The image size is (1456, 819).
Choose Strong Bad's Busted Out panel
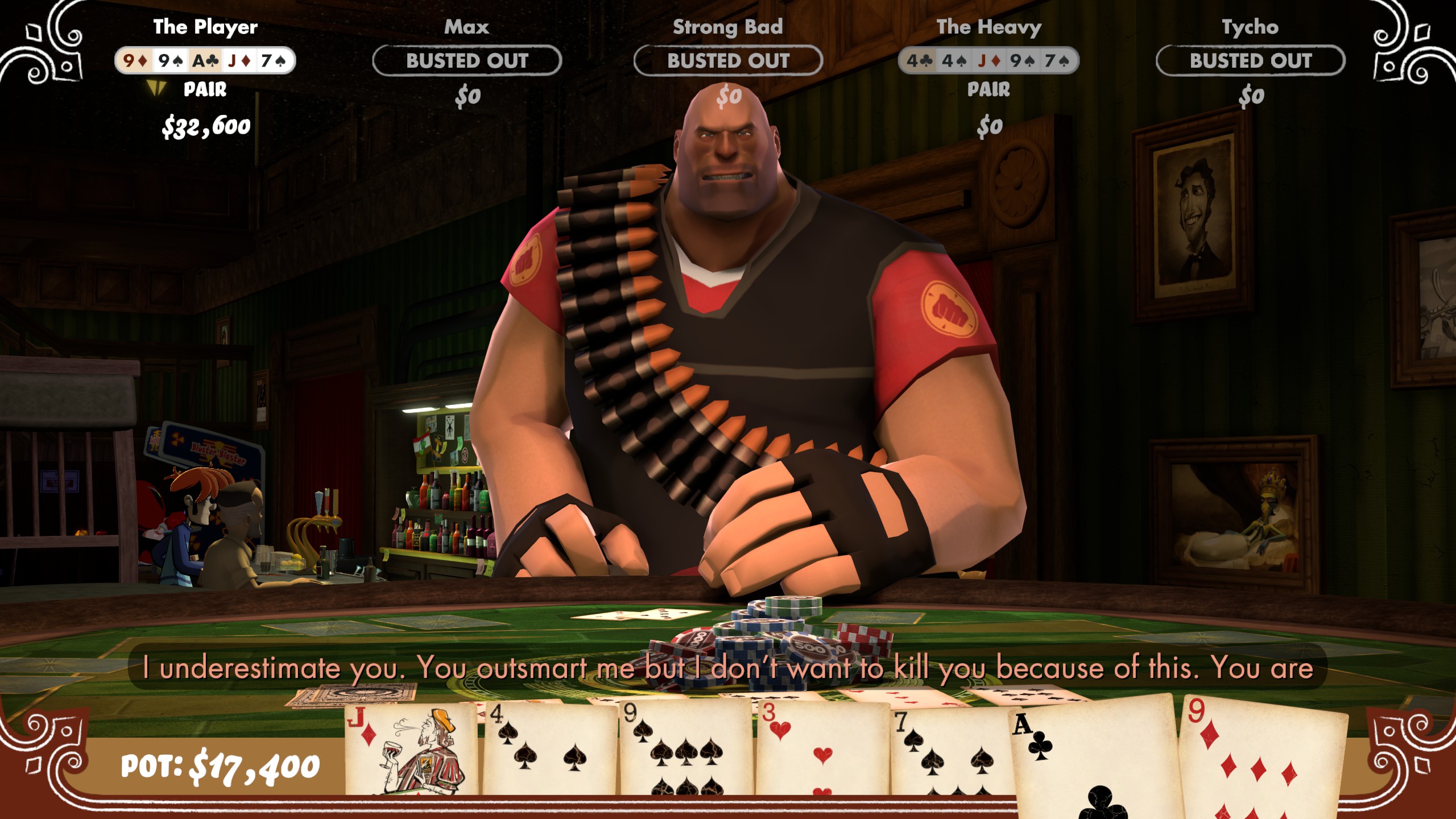click(x=728, y=61)
